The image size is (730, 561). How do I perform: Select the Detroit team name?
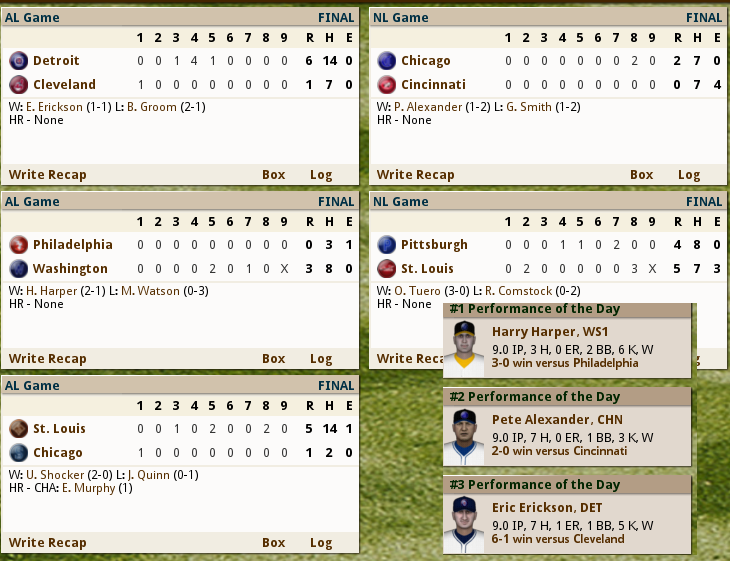point(56,60)
